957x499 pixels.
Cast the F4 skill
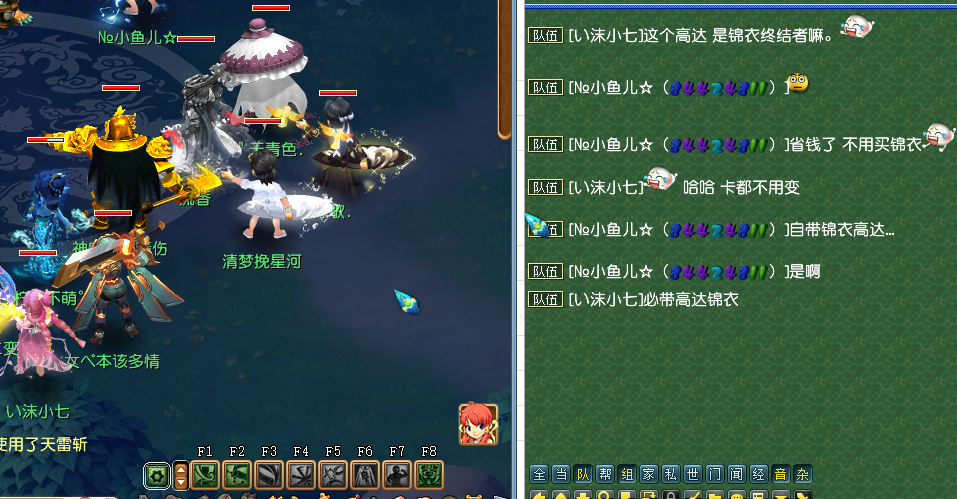(301, 475)
